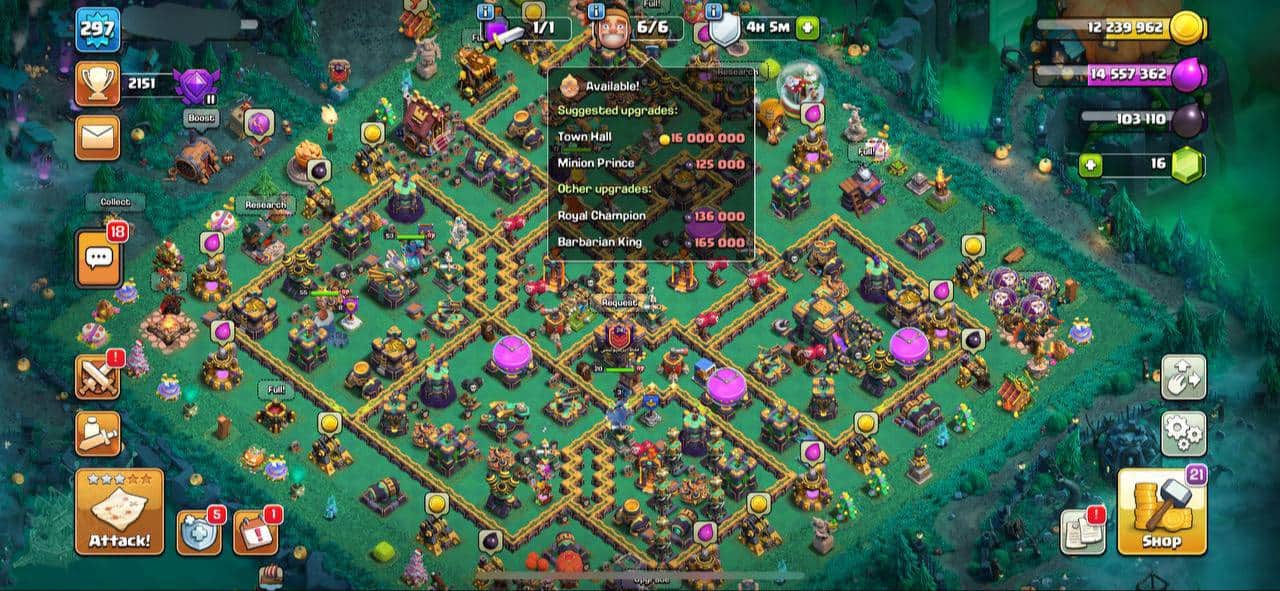The width and height of the screenshot is (1280, 591).
Task: Pick the Barbarian King upgrade entry
Action: pos(650,242)
